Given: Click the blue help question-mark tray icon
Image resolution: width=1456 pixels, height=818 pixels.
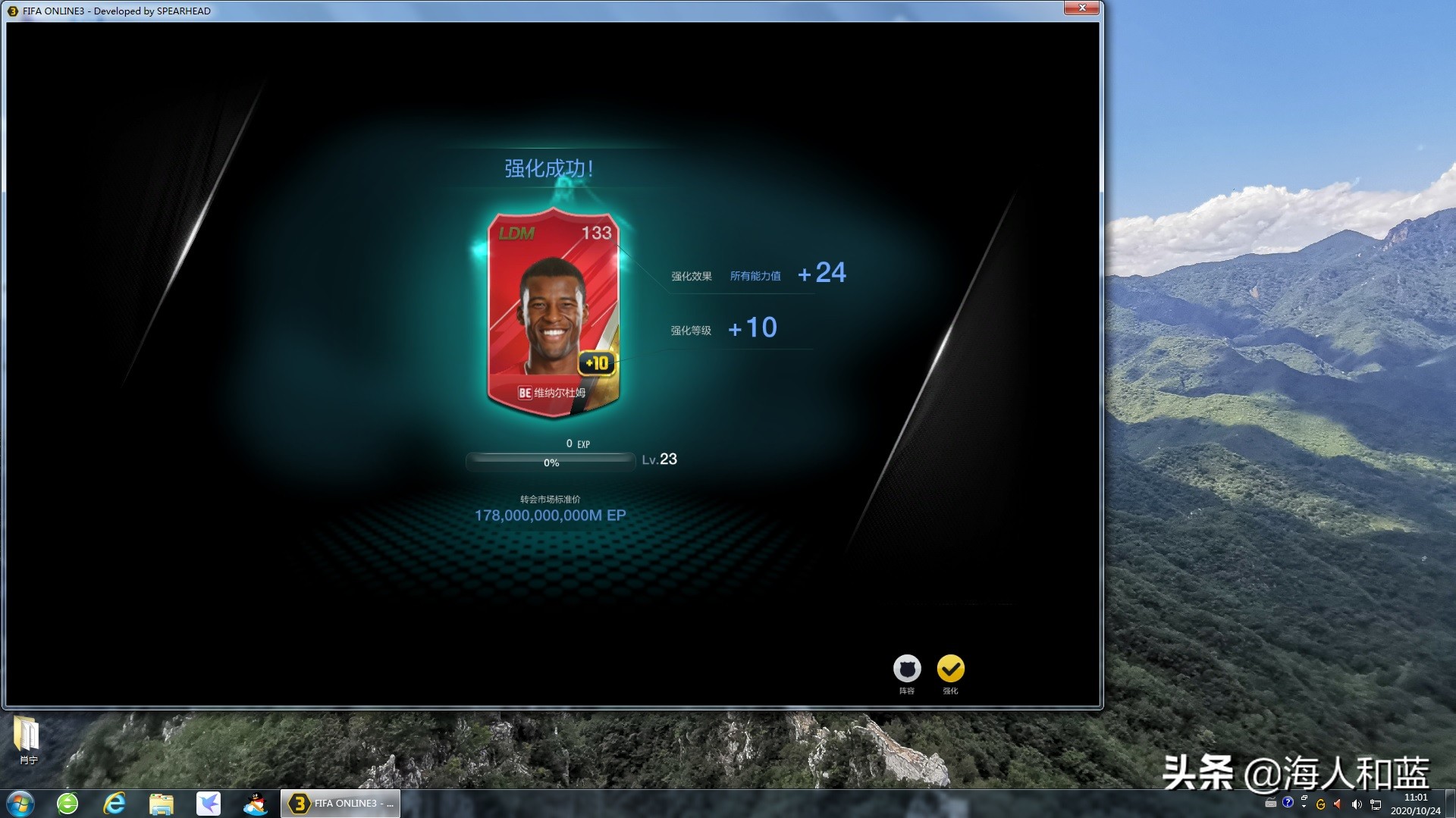Looking at the screenshot, I should [x=1288, y=804].
